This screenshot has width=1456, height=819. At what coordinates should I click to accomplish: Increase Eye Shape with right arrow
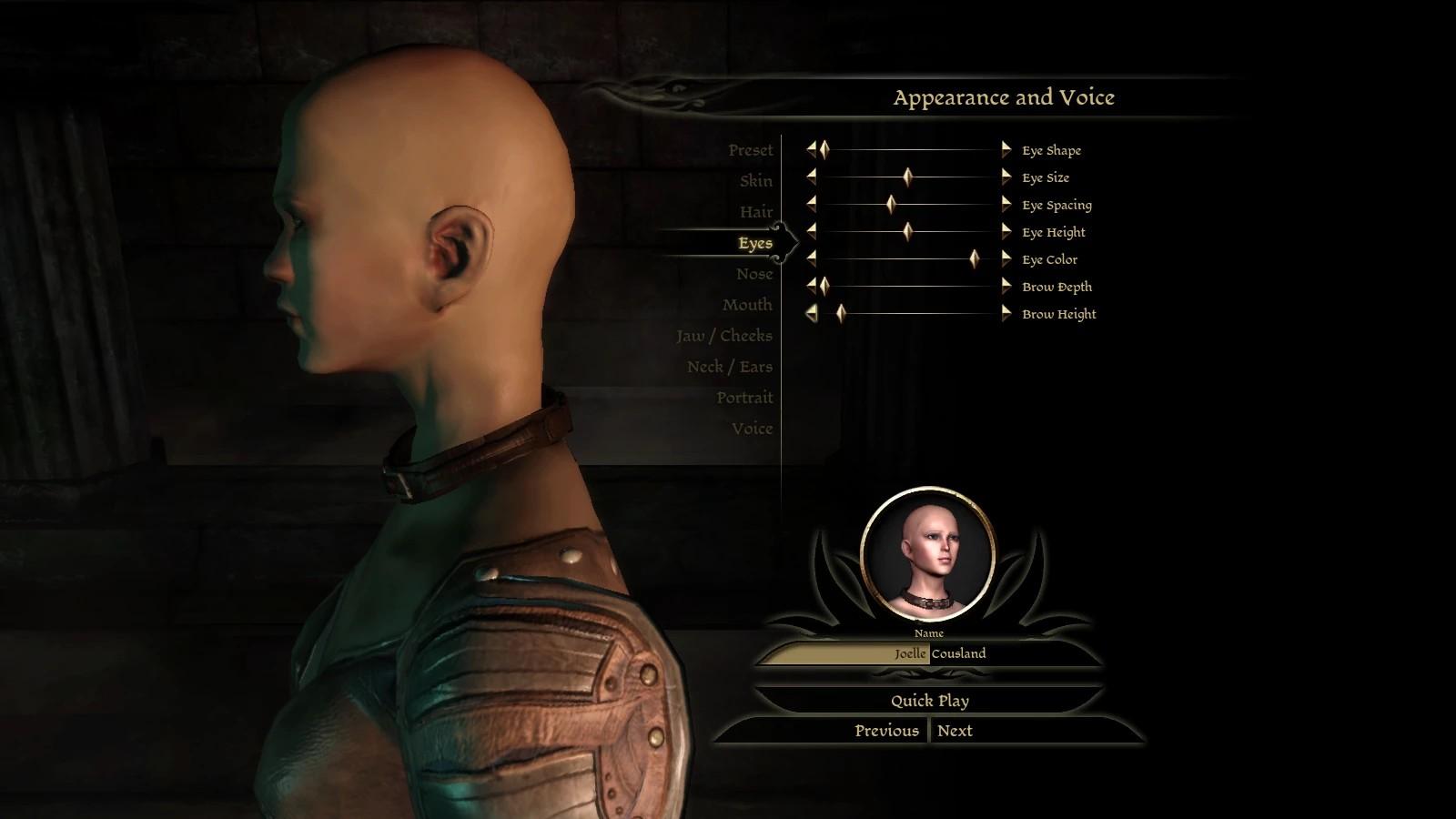[x=1006, y=150]
